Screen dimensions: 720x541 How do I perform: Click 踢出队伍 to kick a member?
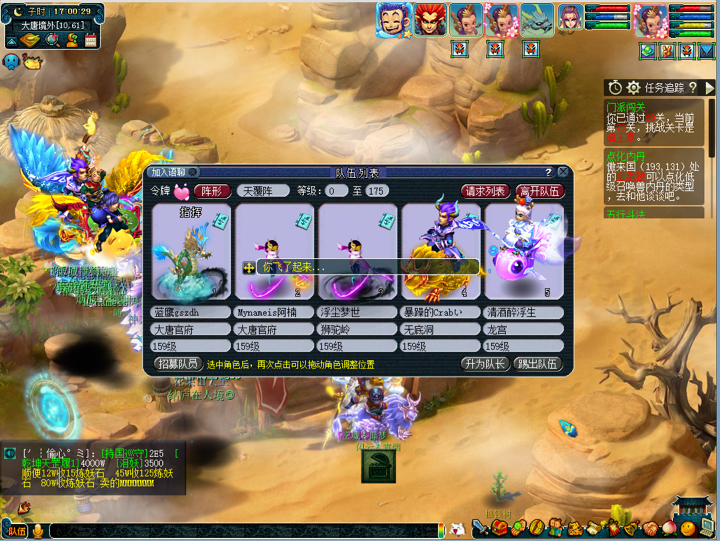(x=539, y=364)
